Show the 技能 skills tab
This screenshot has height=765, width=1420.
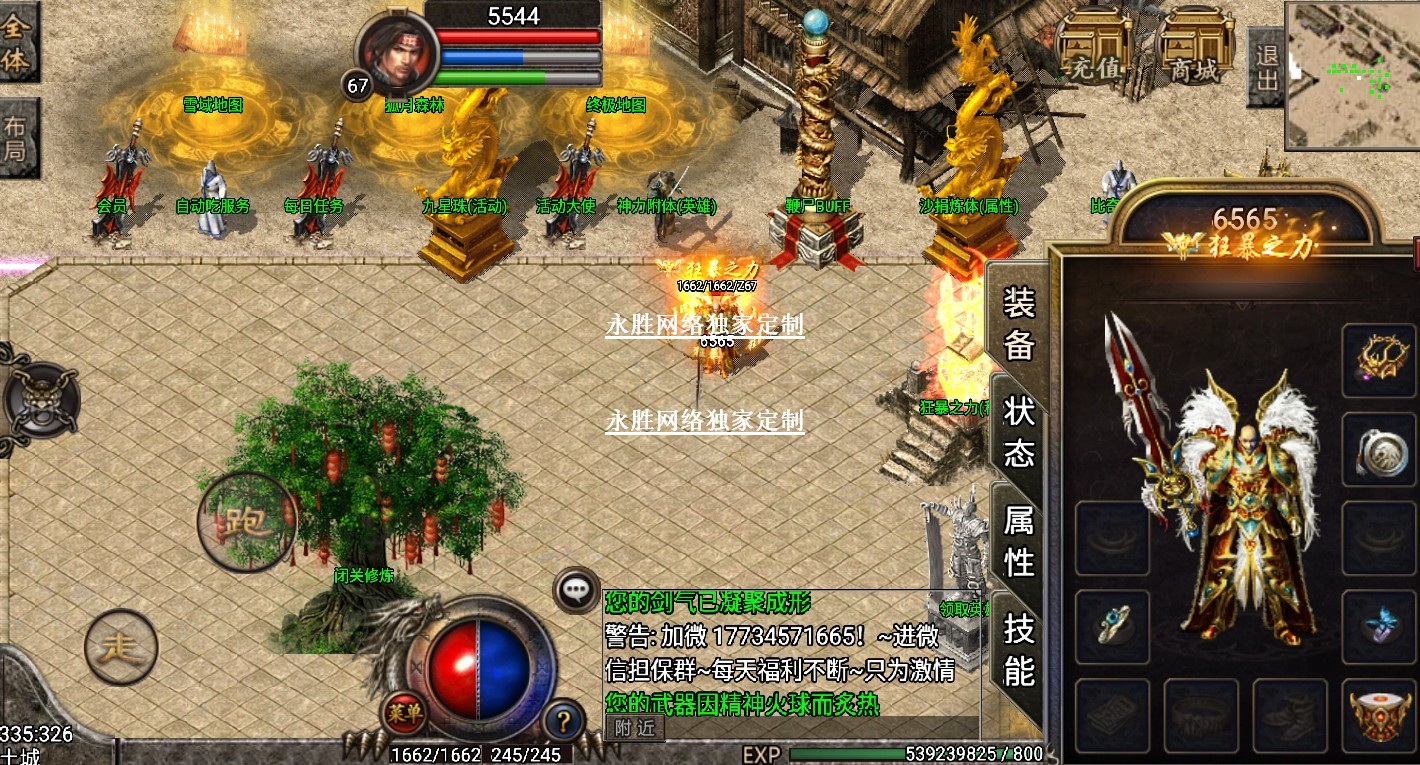coord(1018,650)
